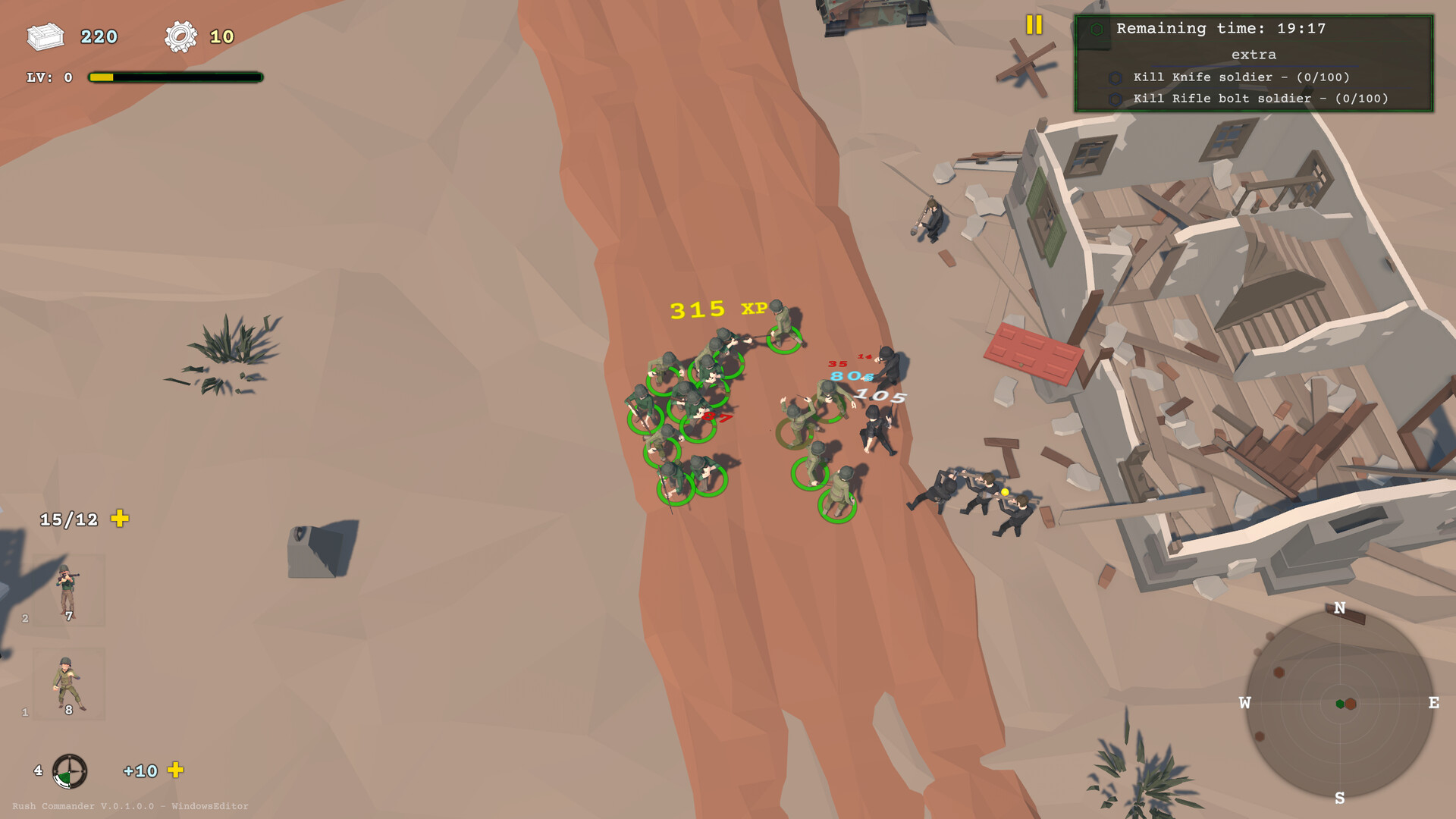This screenshot has height=819, width=1456.
Task: Click the reinforcement cooldown timer dial
Action: 69,771
